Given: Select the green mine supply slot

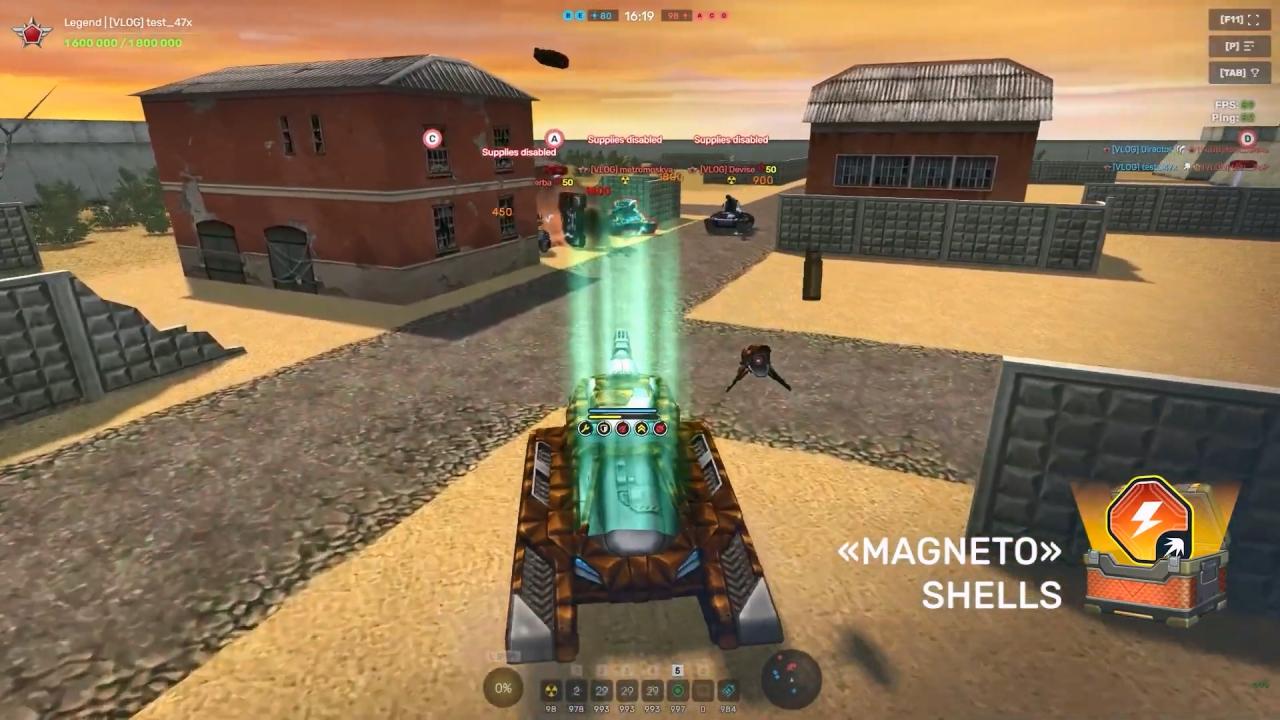Looking at the screenshot, I should coord(678,690).
